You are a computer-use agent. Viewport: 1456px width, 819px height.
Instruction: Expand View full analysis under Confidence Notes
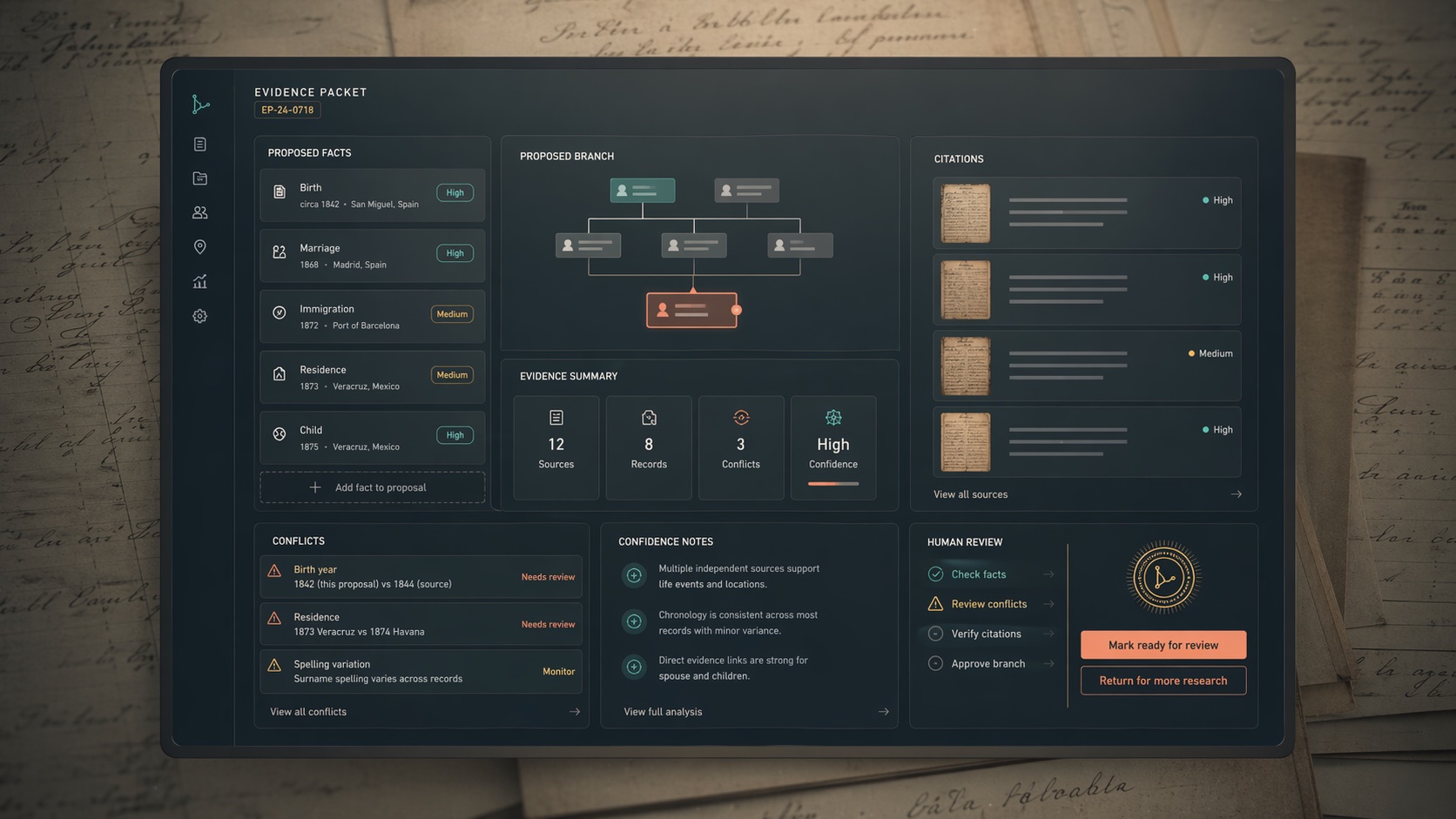(662, 711)
